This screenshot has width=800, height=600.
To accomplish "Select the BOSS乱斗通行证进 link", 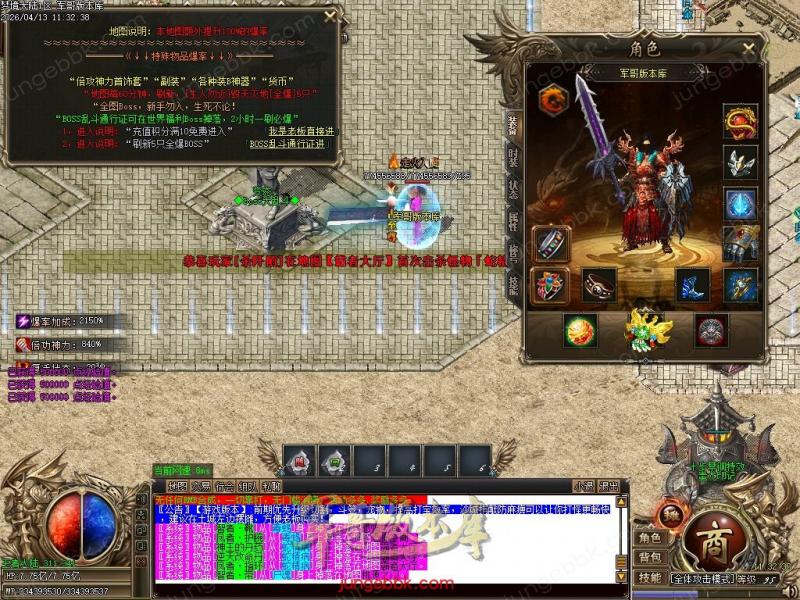I will [286, 144].
